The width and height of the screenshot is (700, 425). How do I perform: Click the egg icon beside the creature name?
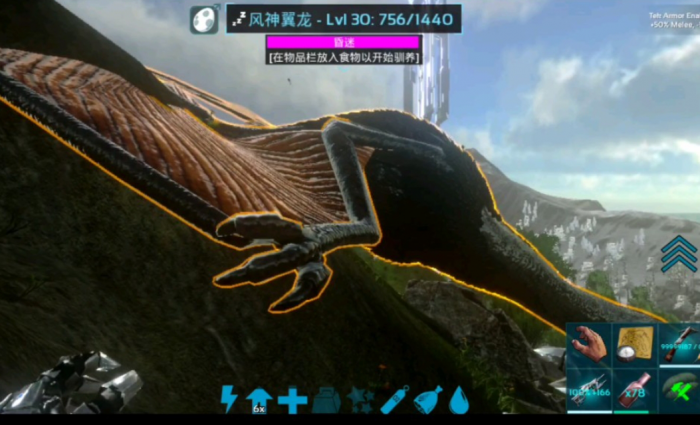[x=203, y=19]
